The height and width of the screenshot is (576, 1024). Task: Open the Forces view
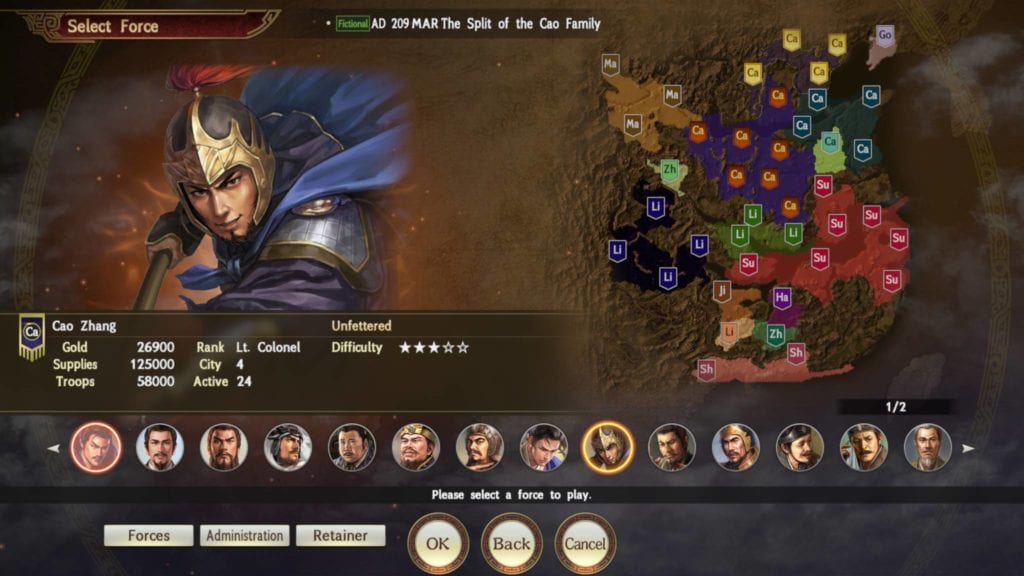point(148,536)
